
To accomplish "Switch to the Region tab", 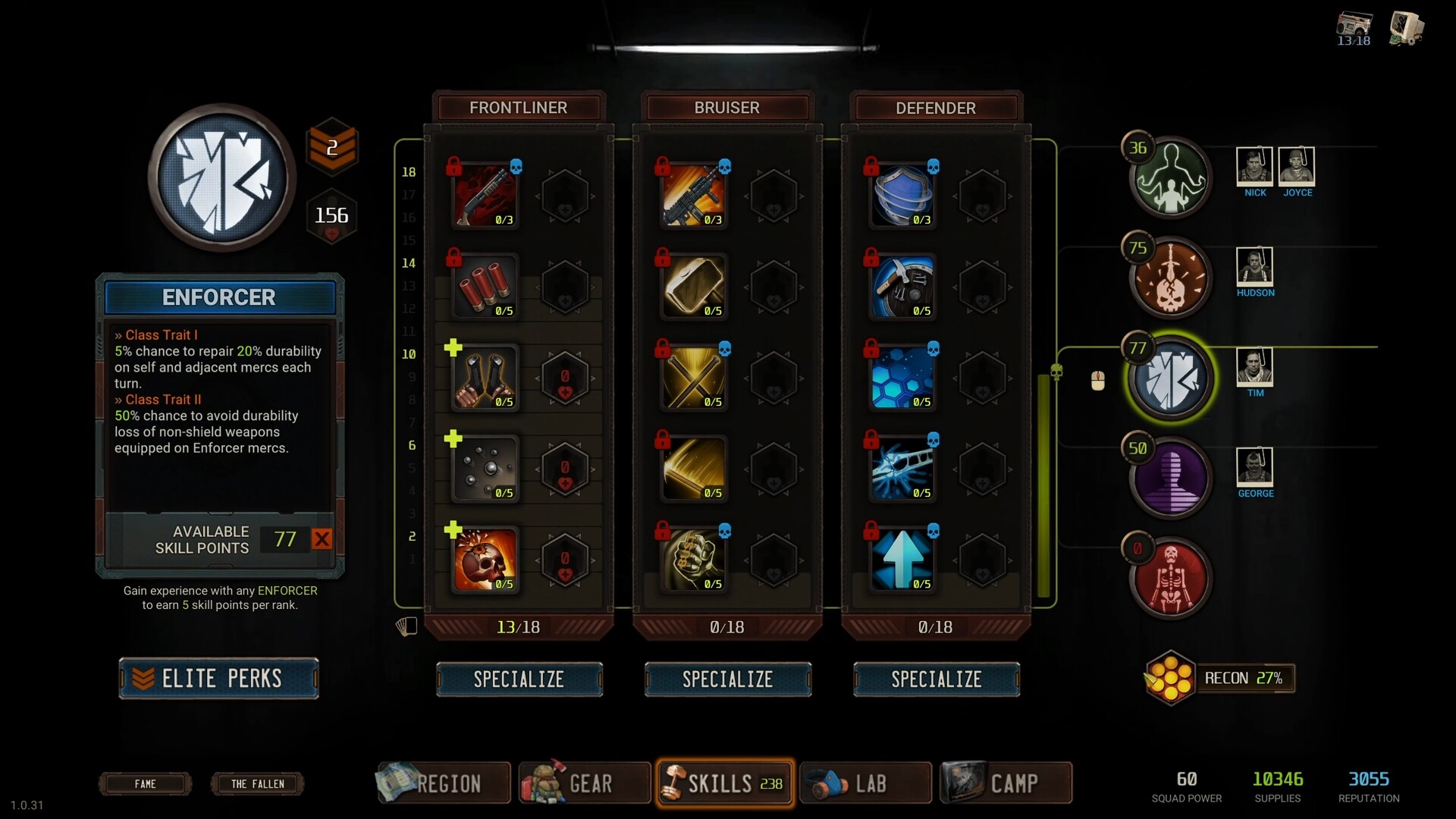I will pos(443,783).
